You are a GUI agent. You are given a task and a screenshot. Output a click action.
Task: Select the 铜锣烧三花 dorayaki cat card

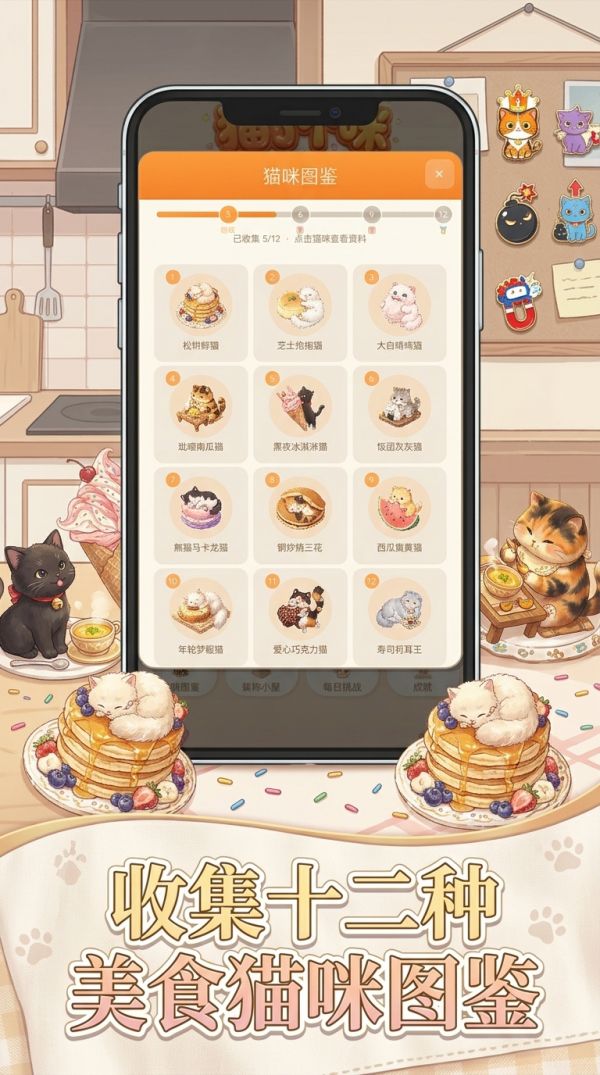300,514
